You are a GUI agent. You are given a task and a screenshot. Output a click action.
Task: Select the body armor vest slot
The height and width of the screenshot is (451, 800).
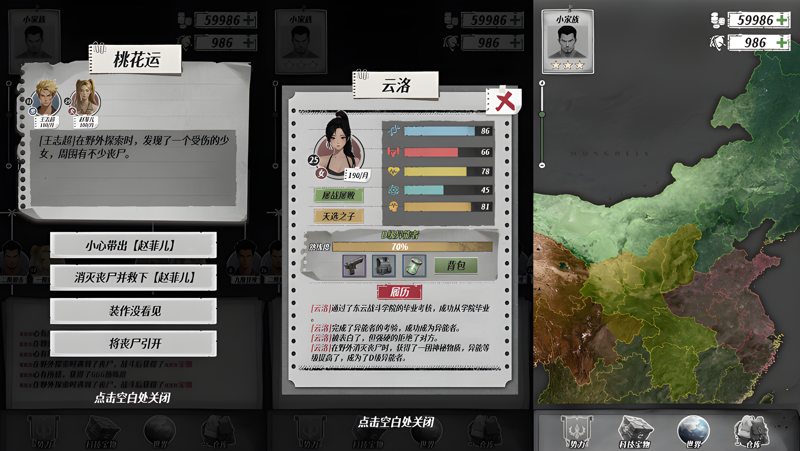click(384, 266)
